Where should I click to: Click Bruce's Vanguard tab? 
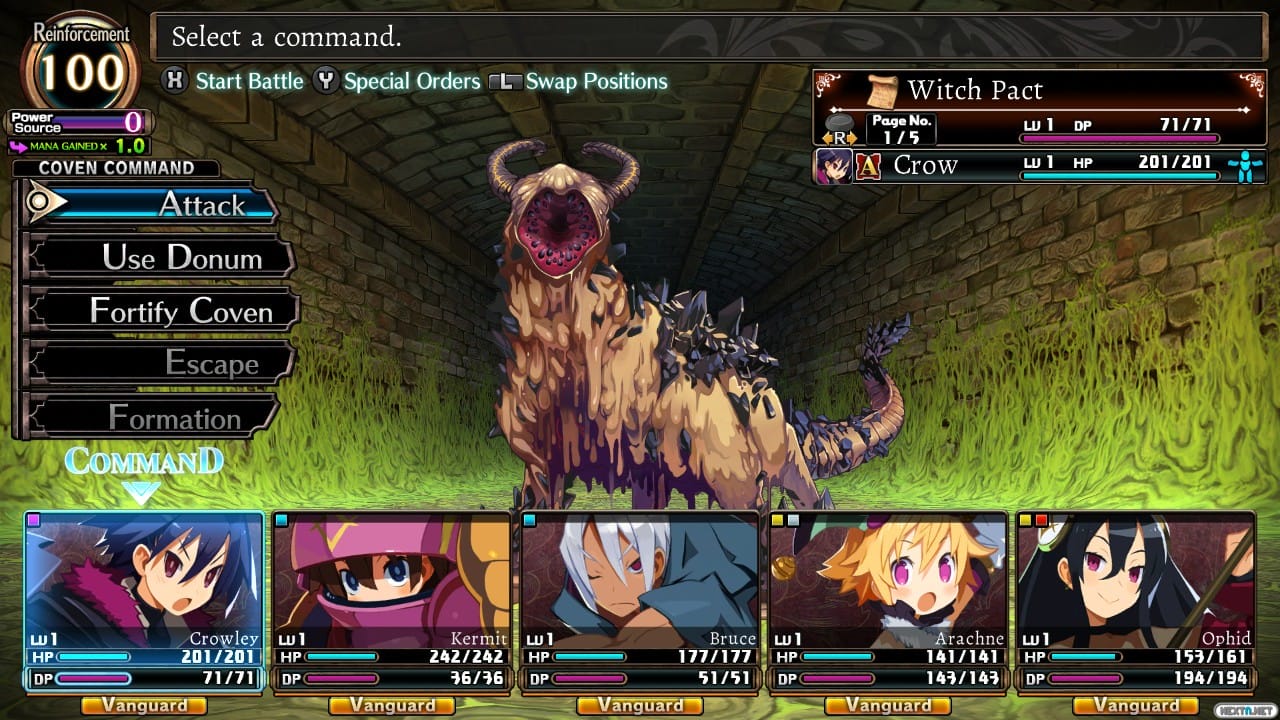coord(640,705)
